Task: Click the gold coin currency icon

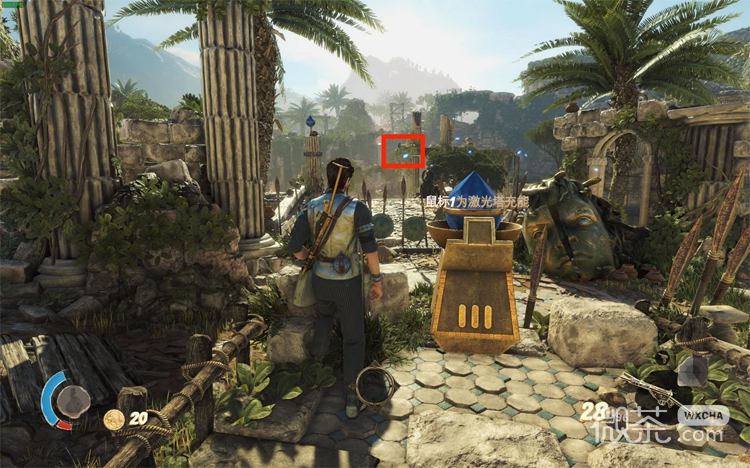Action: (x=114, y=420)
